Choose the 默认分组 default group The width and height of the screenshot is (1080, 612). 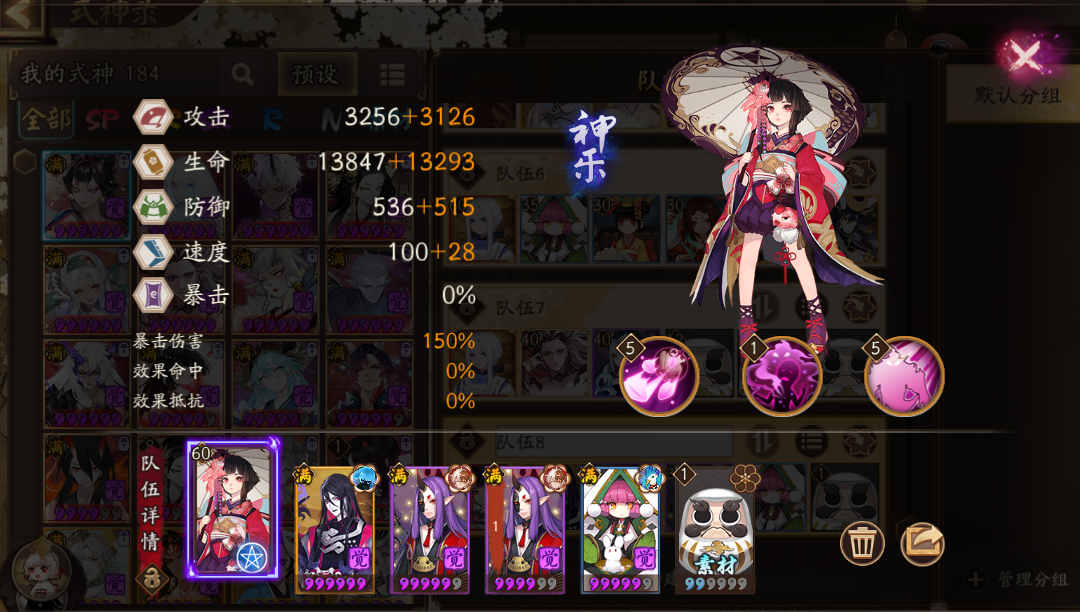(1012, 96)
